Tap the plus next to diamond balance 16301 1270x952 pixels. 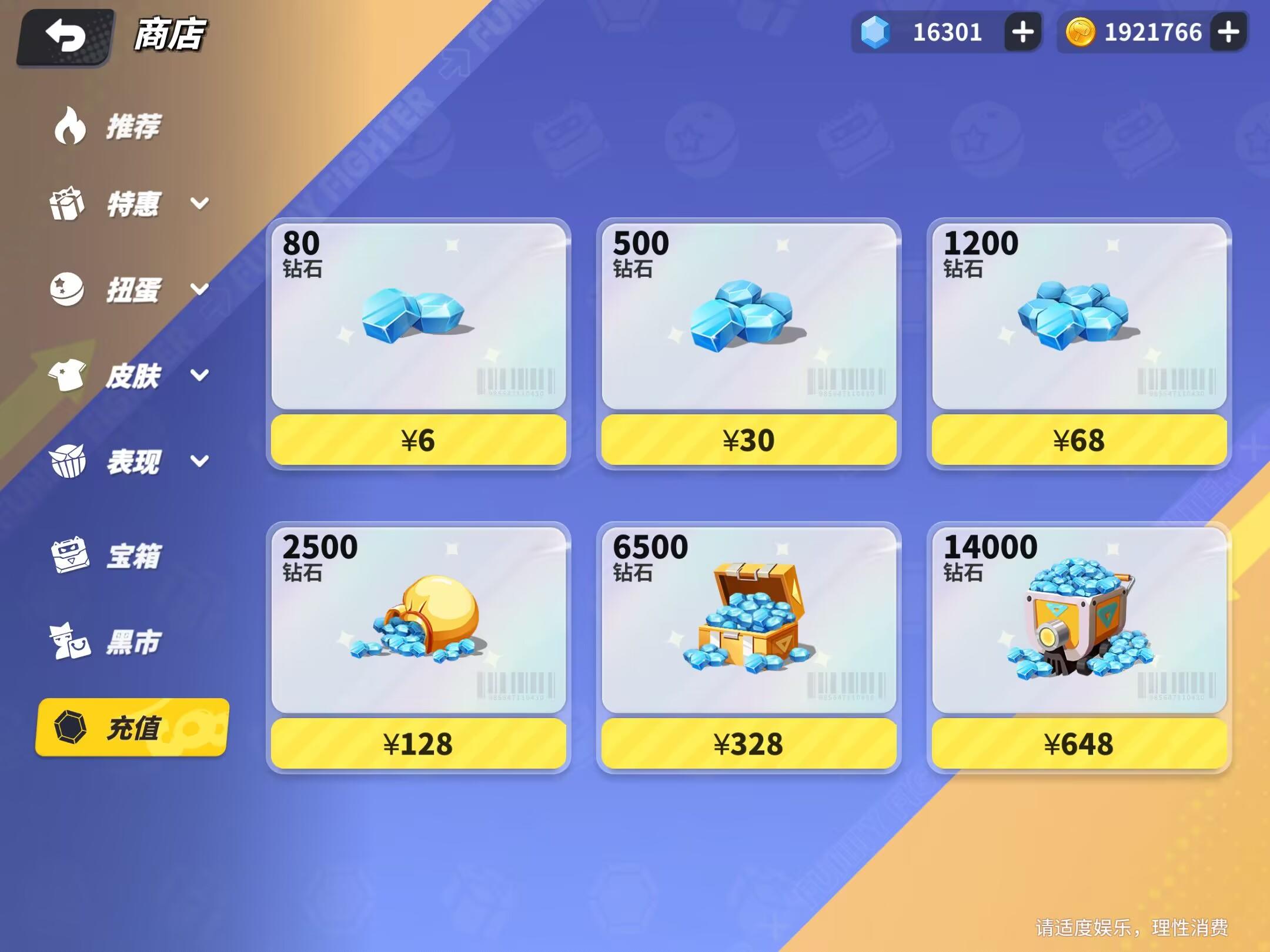(x=1022, y=33)
